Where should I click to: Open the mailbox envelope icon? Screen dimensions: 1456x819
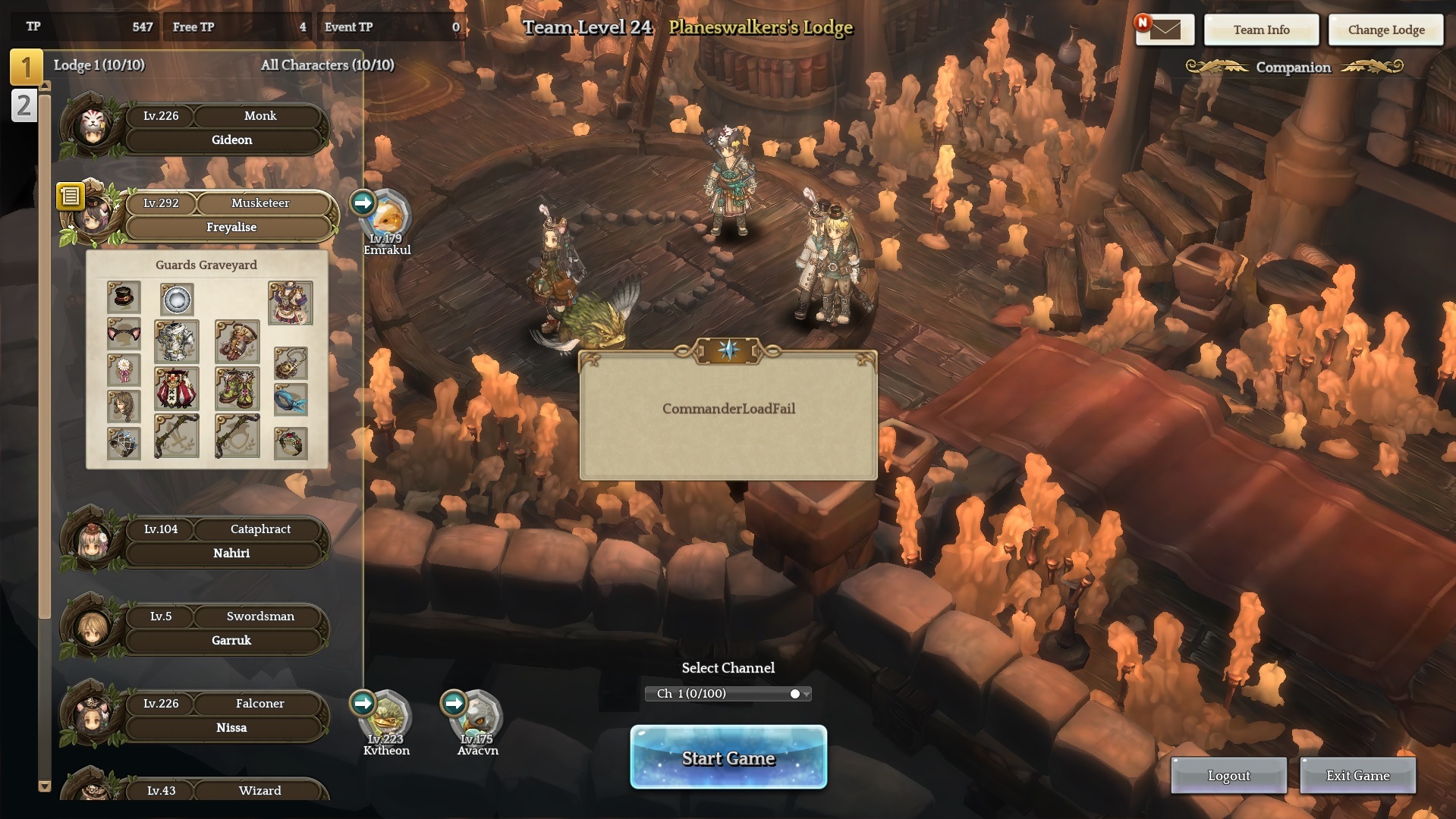(x=1165, y=30)
